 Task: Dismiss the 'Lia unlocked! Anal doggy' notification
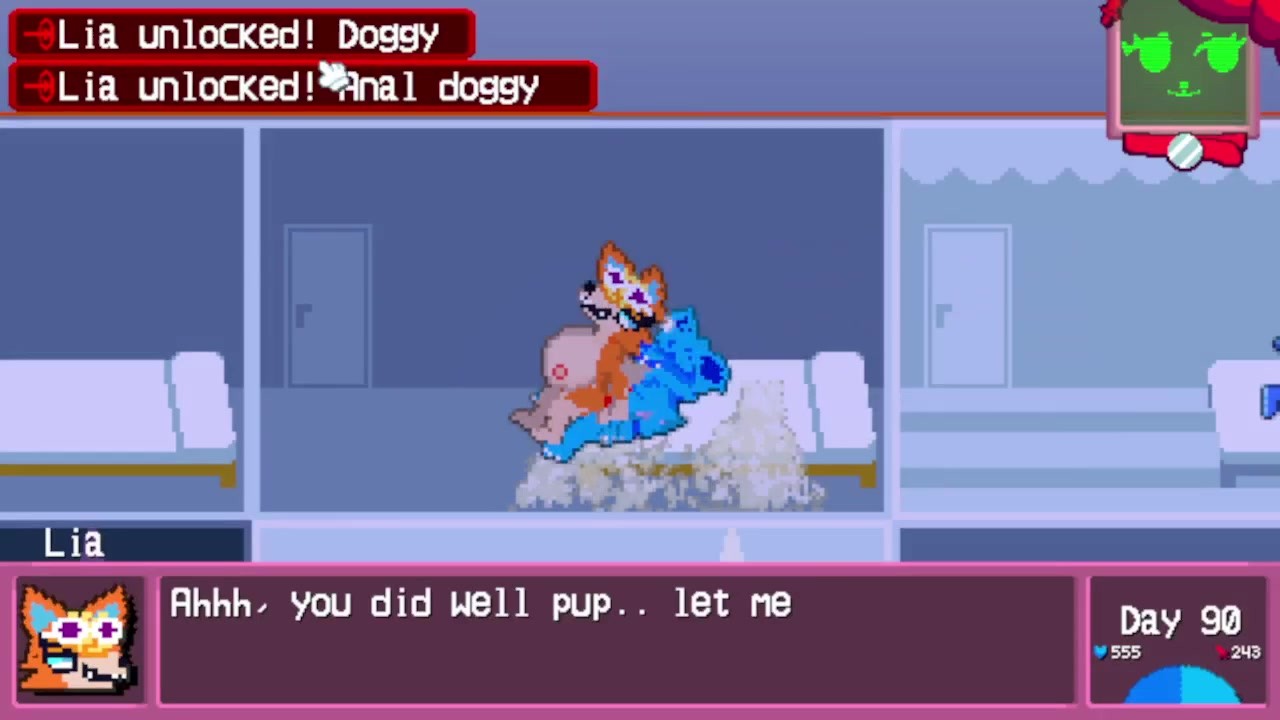tap(300, 86)
